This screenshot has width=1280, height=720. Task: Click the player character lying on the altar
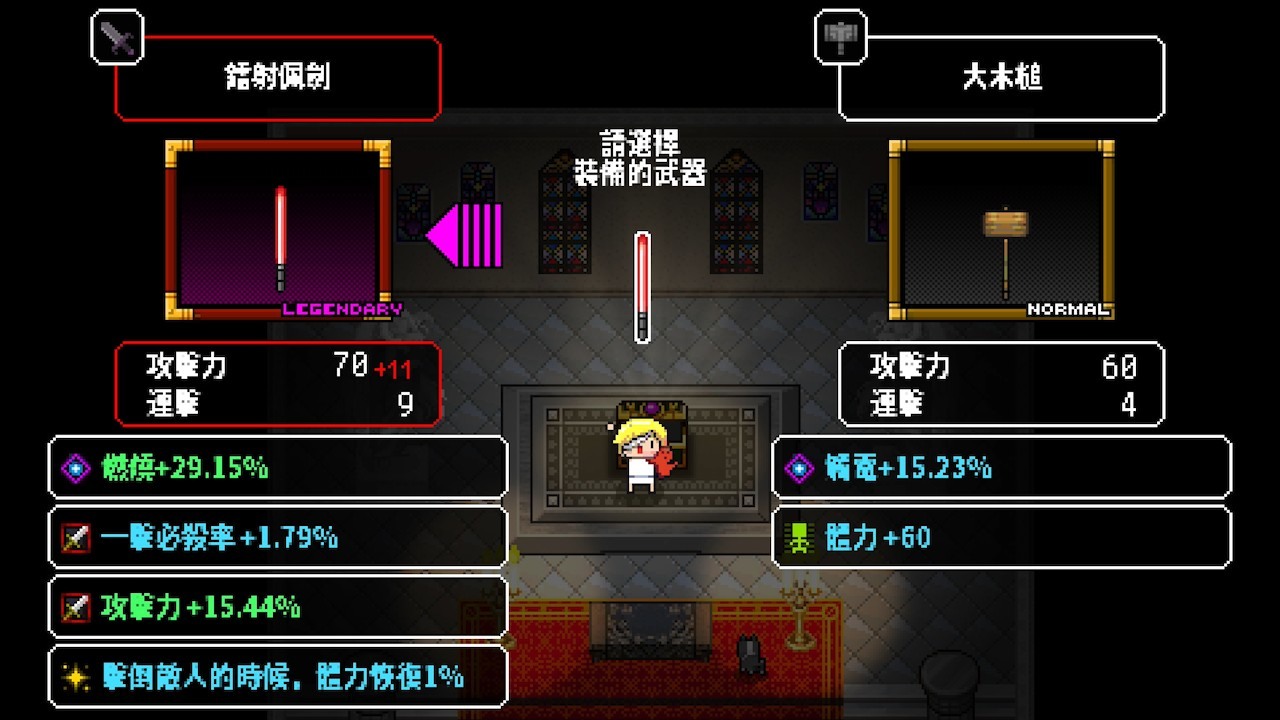640,455
